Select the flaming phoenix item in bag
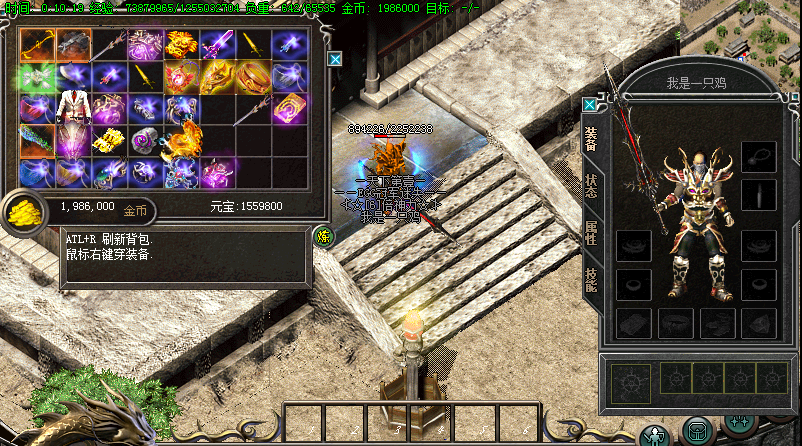Image resolution: width=802 pixels, height=446 pixels. pyautogui.click(x=181, y=139)
